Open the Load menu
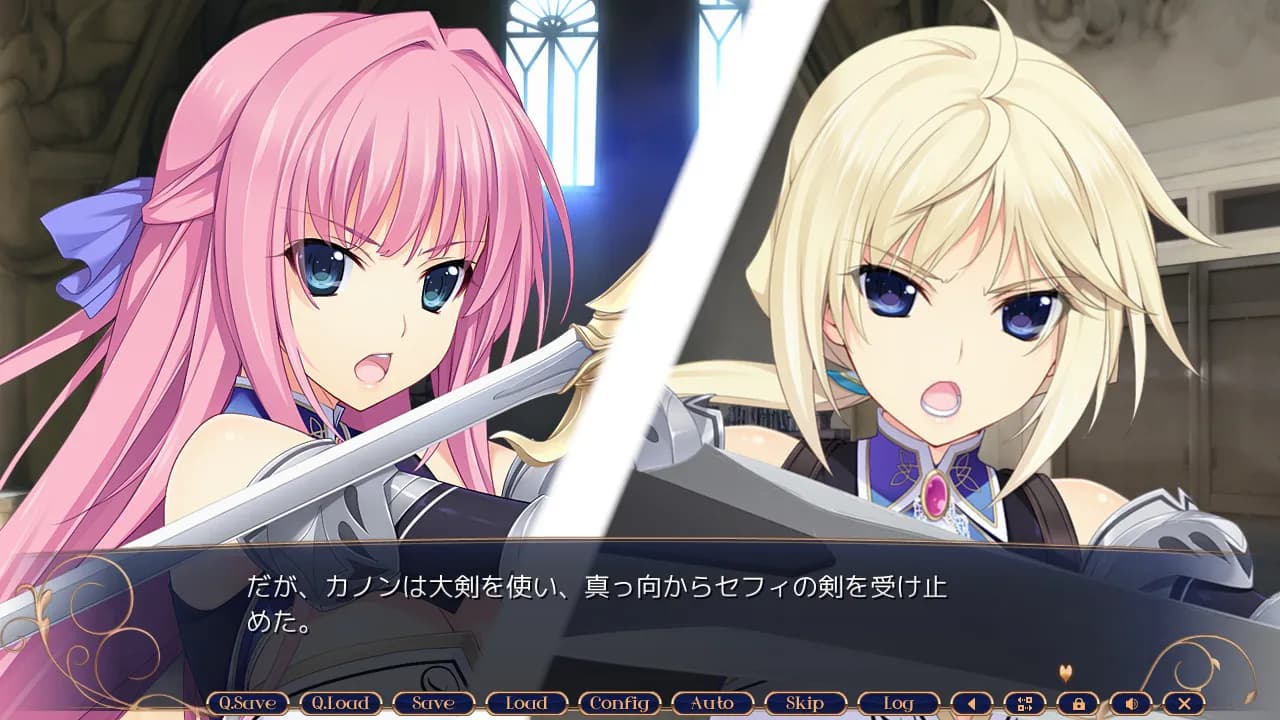 [527, 703]
